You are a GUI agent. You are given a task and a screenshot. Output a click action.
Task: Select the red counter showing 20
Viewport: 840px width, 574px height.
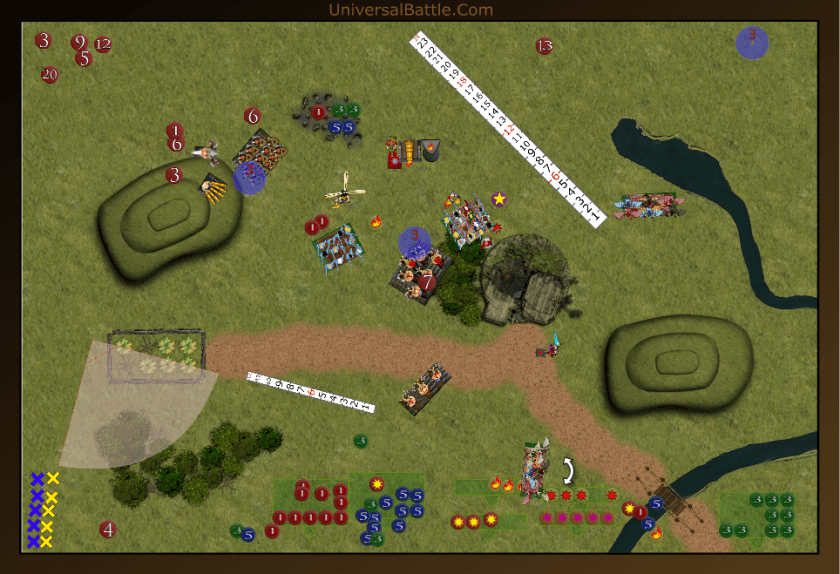pos(50,74)
